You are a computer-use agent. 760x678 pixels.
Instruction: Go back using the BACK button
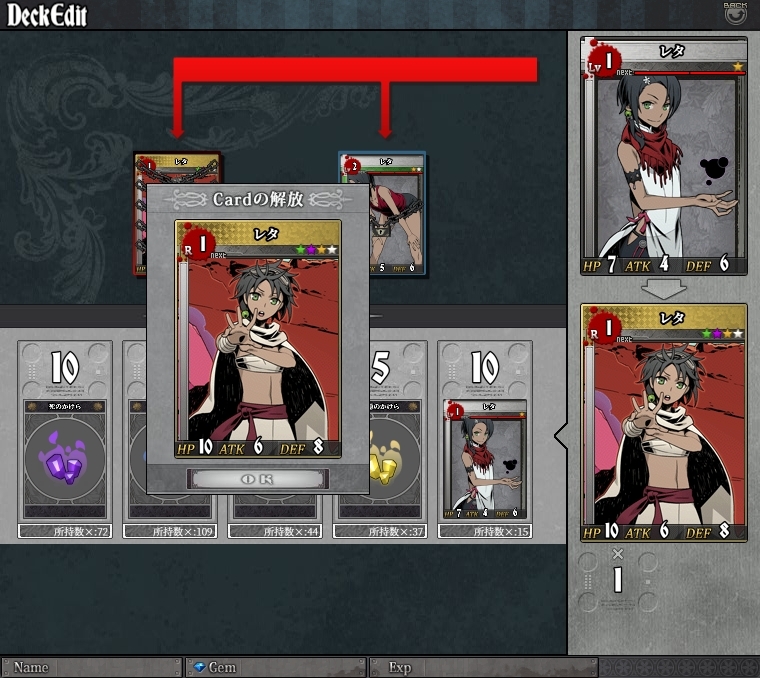click(x=736, y=12)
